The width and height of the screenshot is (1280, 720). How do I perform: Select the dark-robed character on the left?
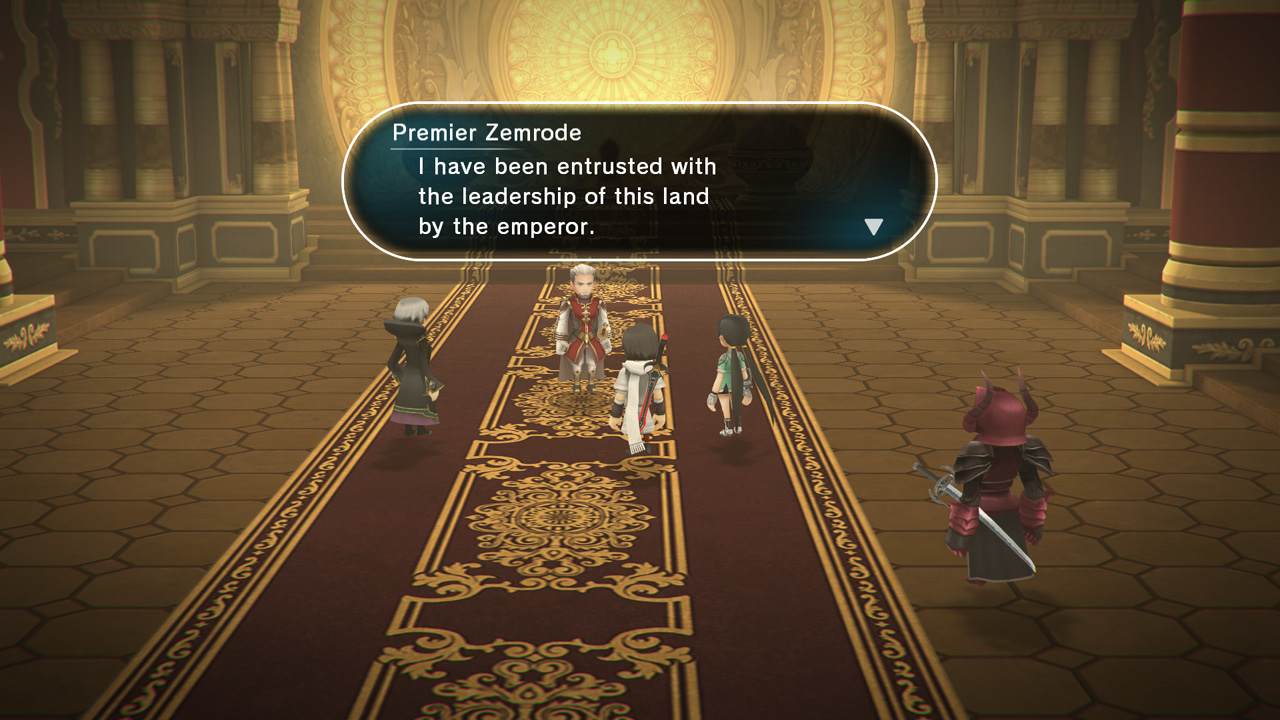point(410,370)
